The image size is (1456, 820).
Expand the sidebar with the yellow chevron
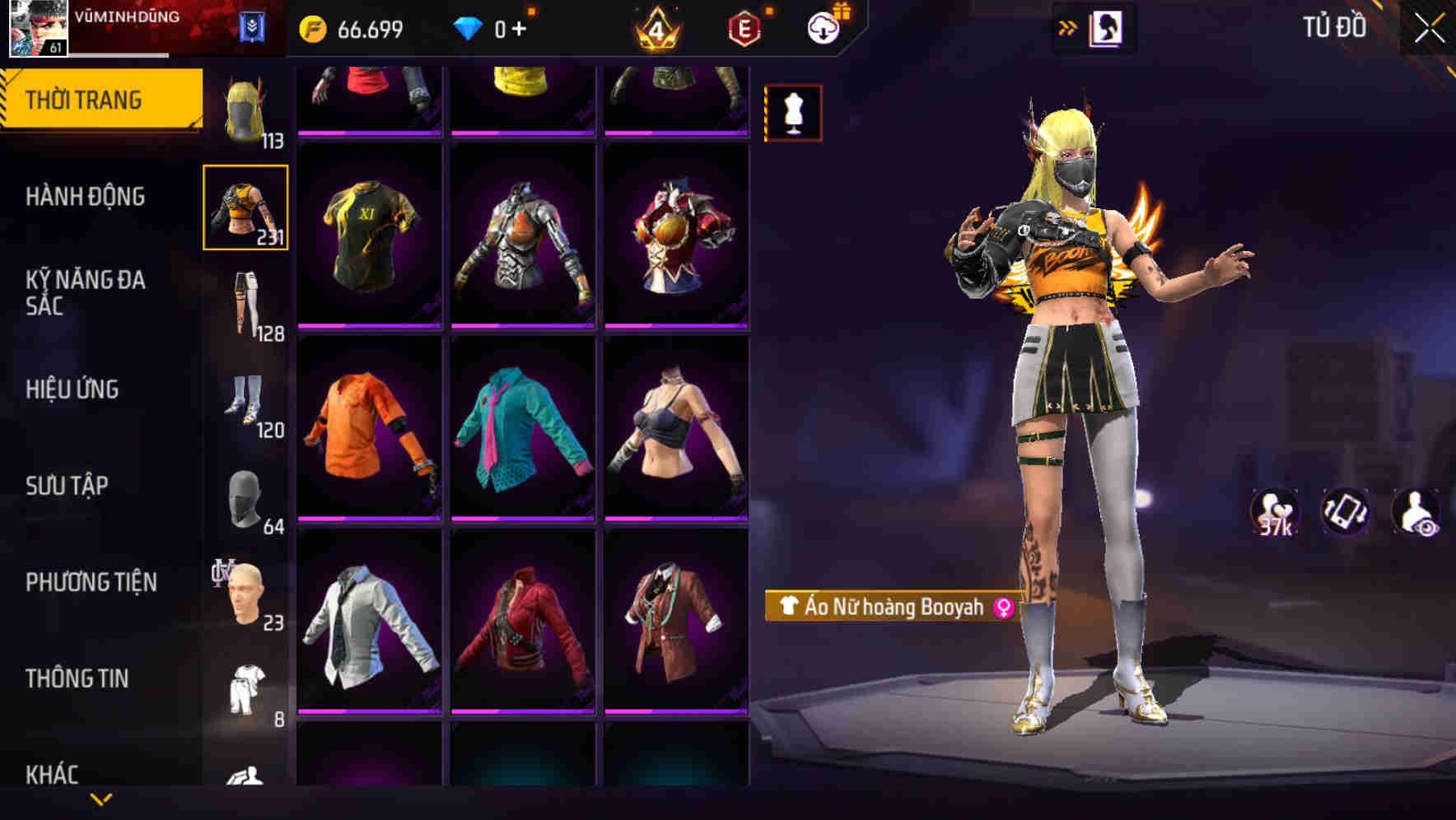click(101, 798)
